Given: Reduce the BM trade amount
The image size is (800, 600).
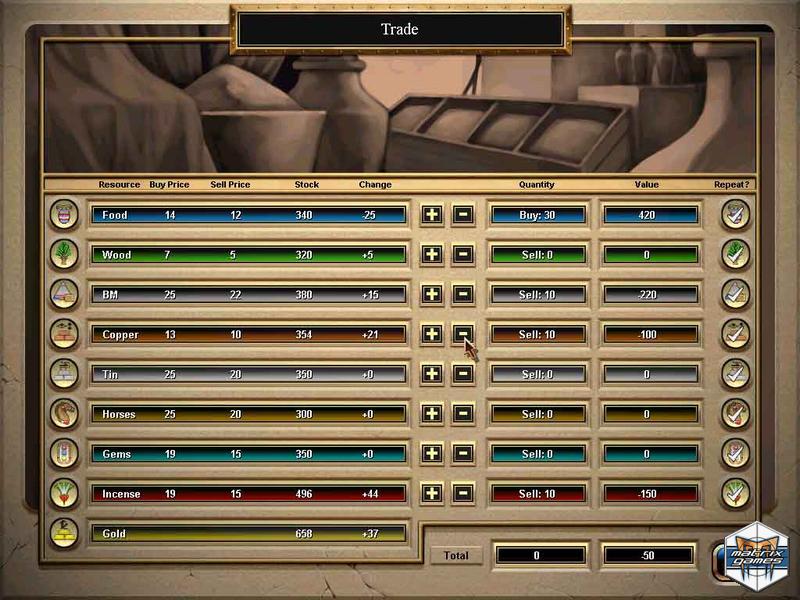Looking at the screenshot, I should coord(463,294).
